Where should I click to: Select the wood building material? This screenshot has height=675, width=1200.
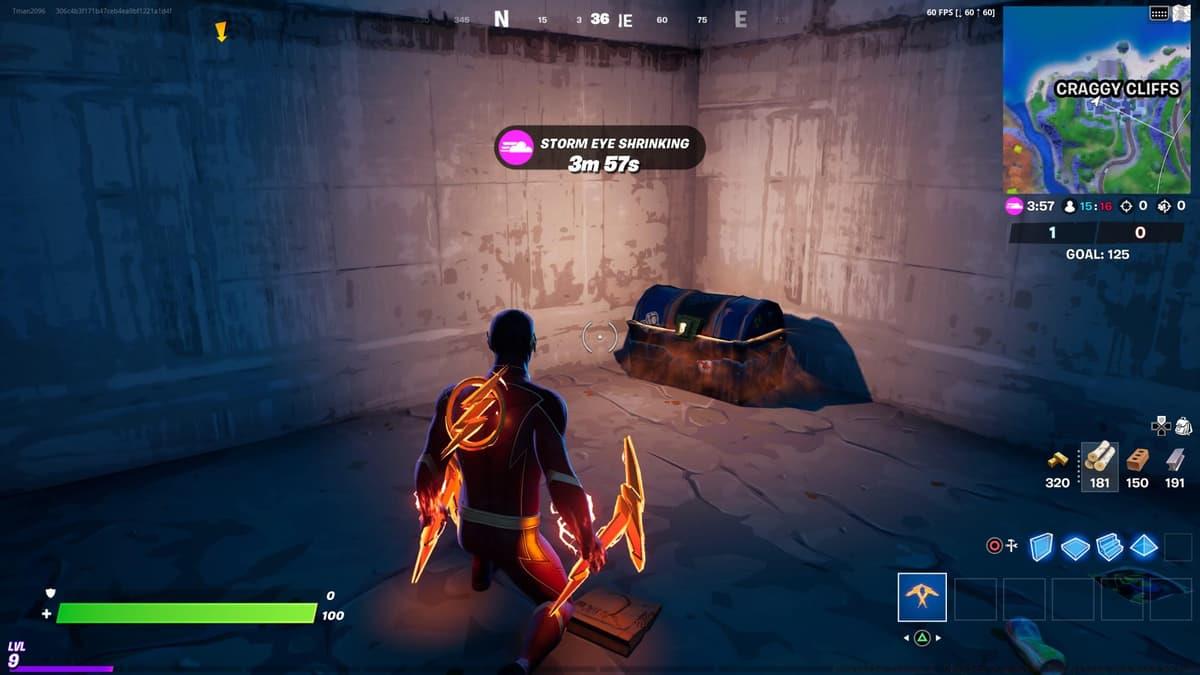1099,459
